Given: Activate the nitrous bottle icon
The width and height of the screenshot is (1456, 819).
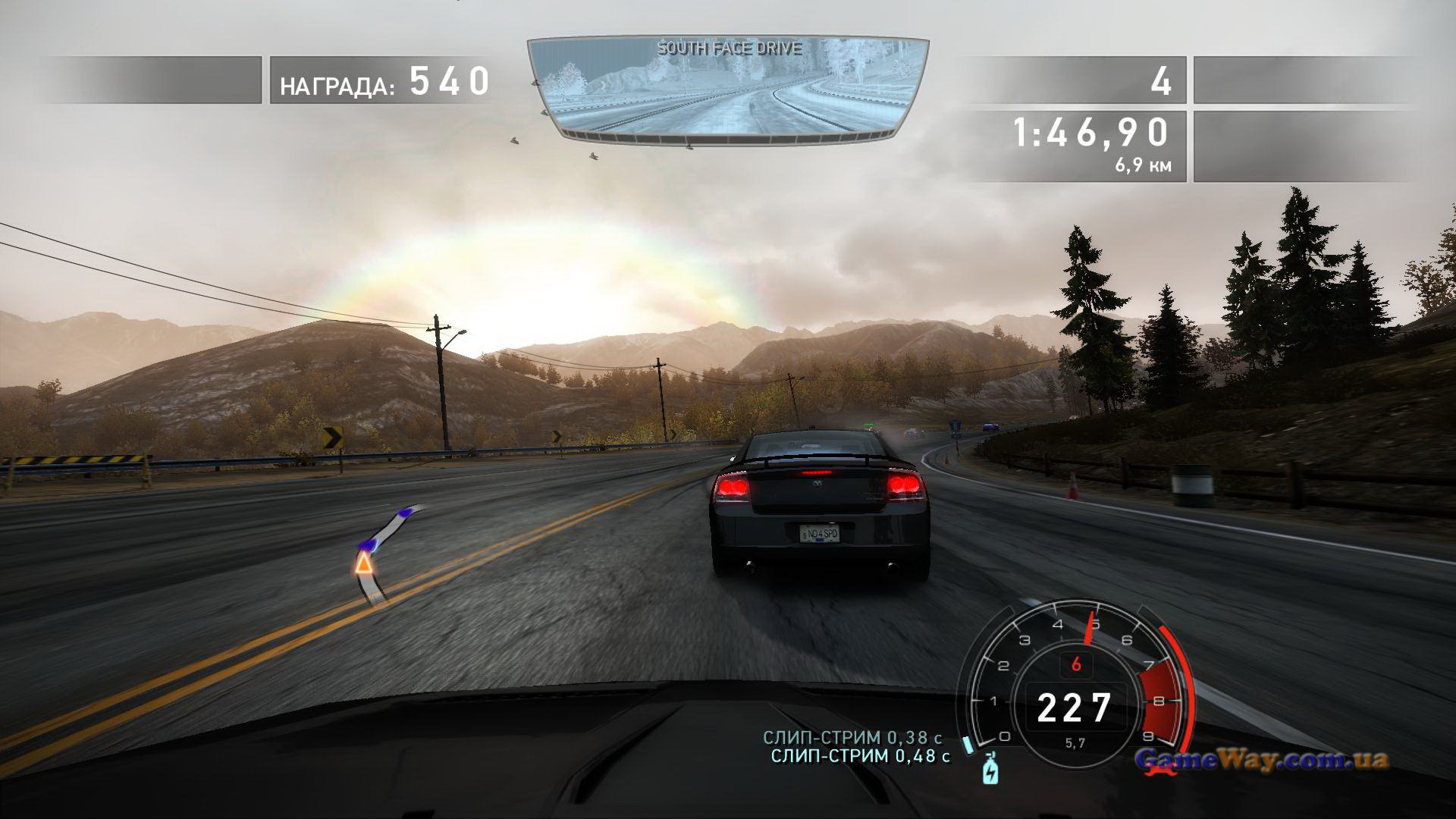Looking at the screenshot, I should pyautogui.click(x=990, y=770).
